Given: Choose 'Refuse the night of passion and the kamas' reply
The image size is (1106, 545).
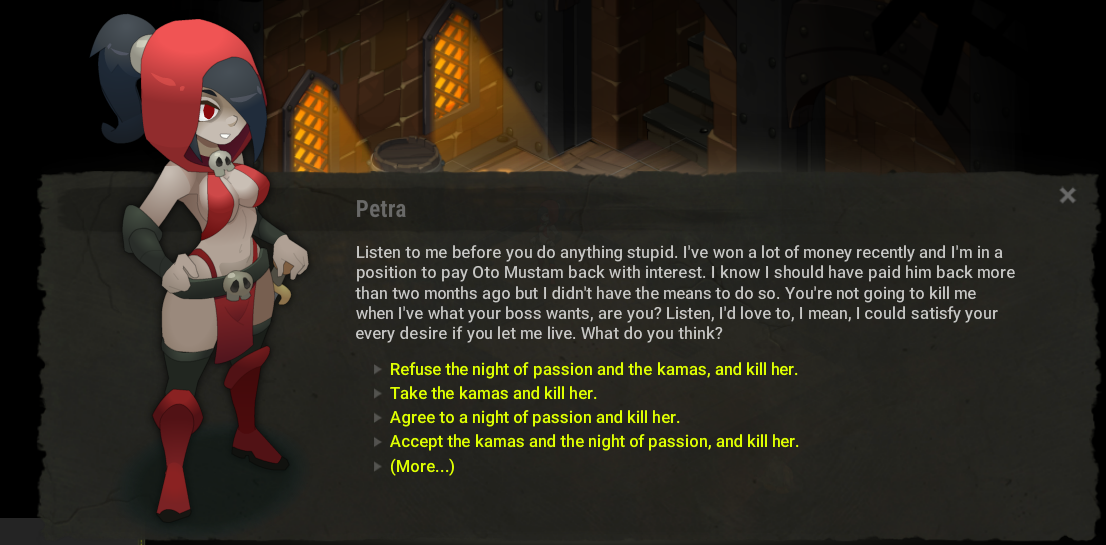Looking at the screenshot, I should tap(593, 370).
